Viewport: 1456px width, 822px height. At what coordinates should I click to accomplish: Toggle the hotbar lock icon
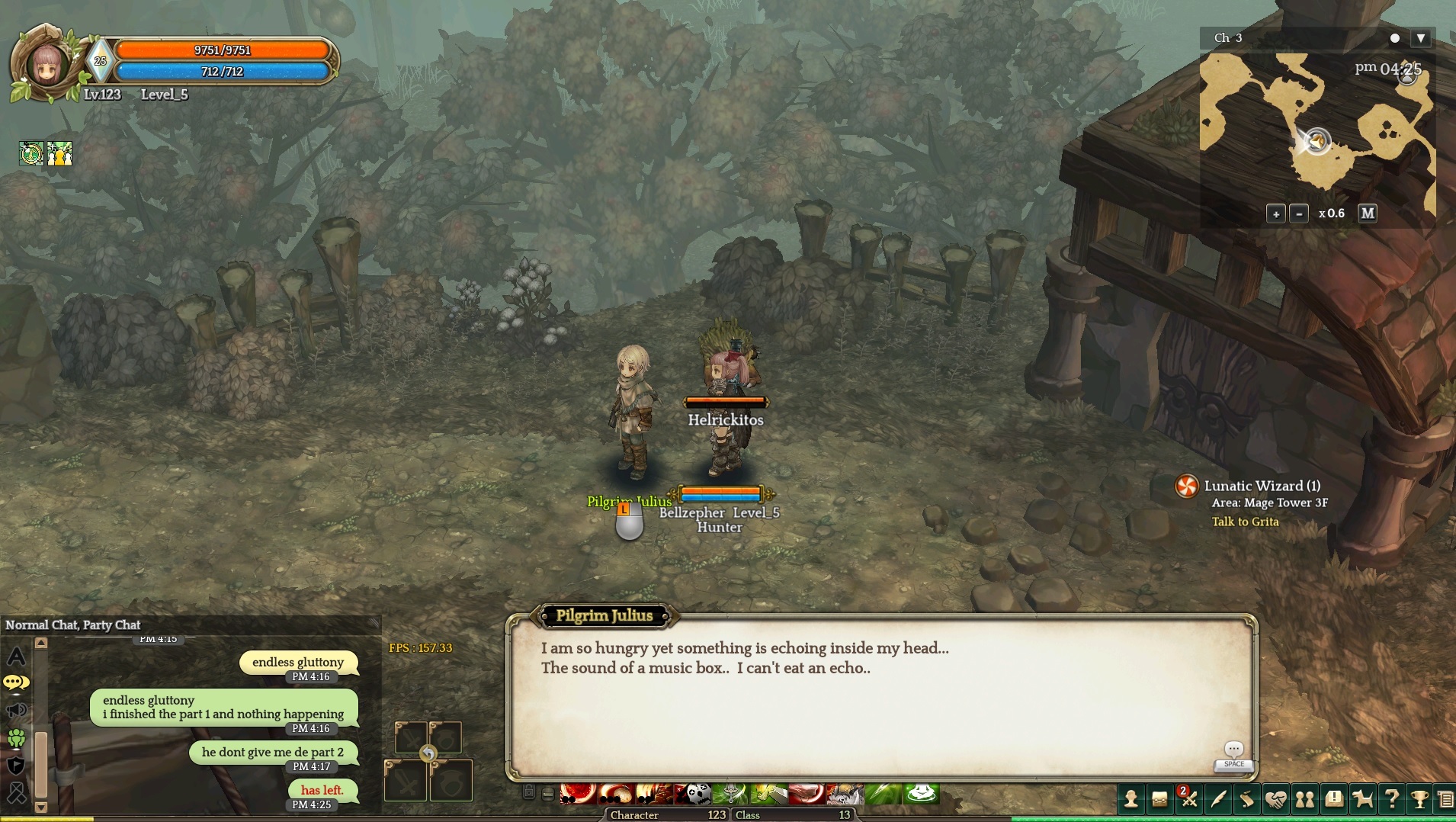(529, 793)
